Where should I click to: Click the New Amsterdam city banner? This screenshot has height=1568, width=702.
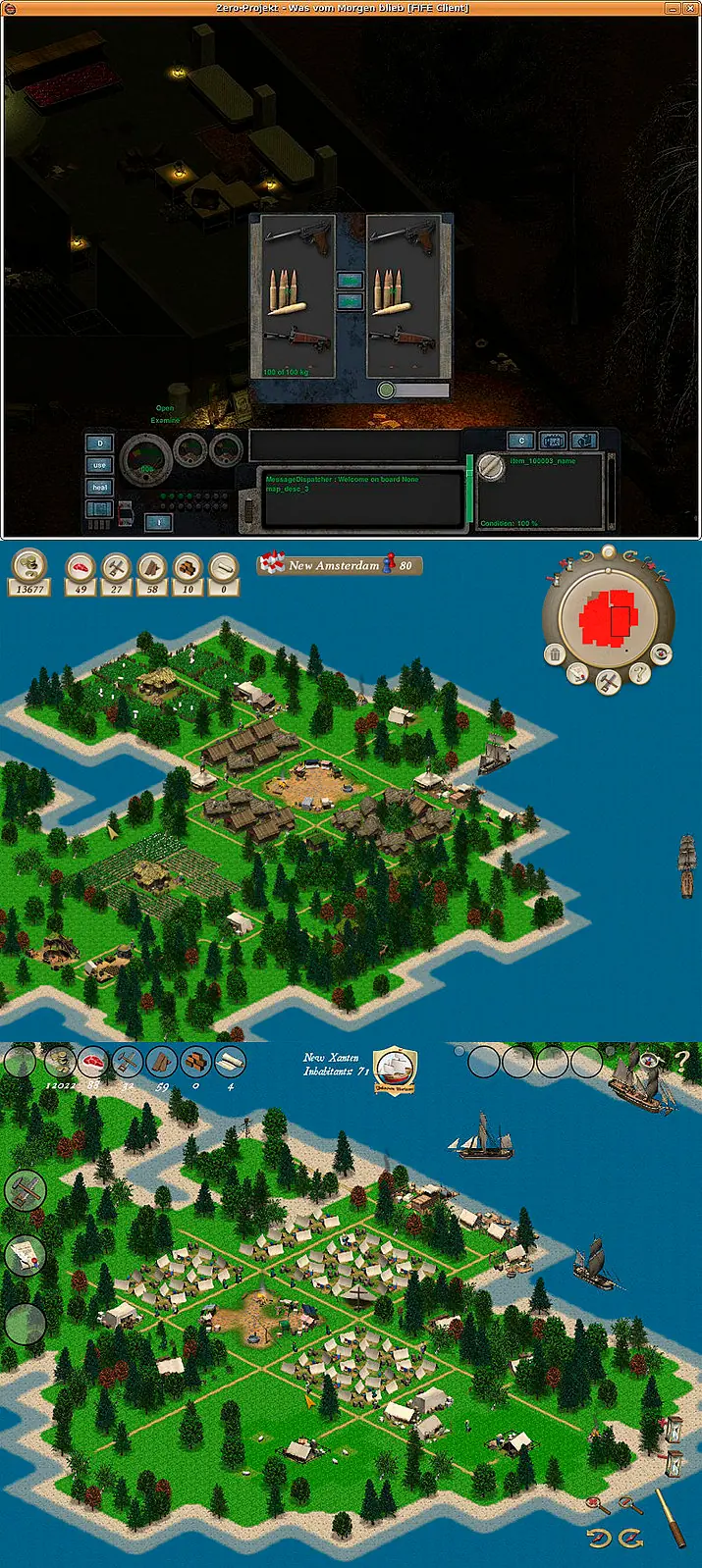[340, 565]
